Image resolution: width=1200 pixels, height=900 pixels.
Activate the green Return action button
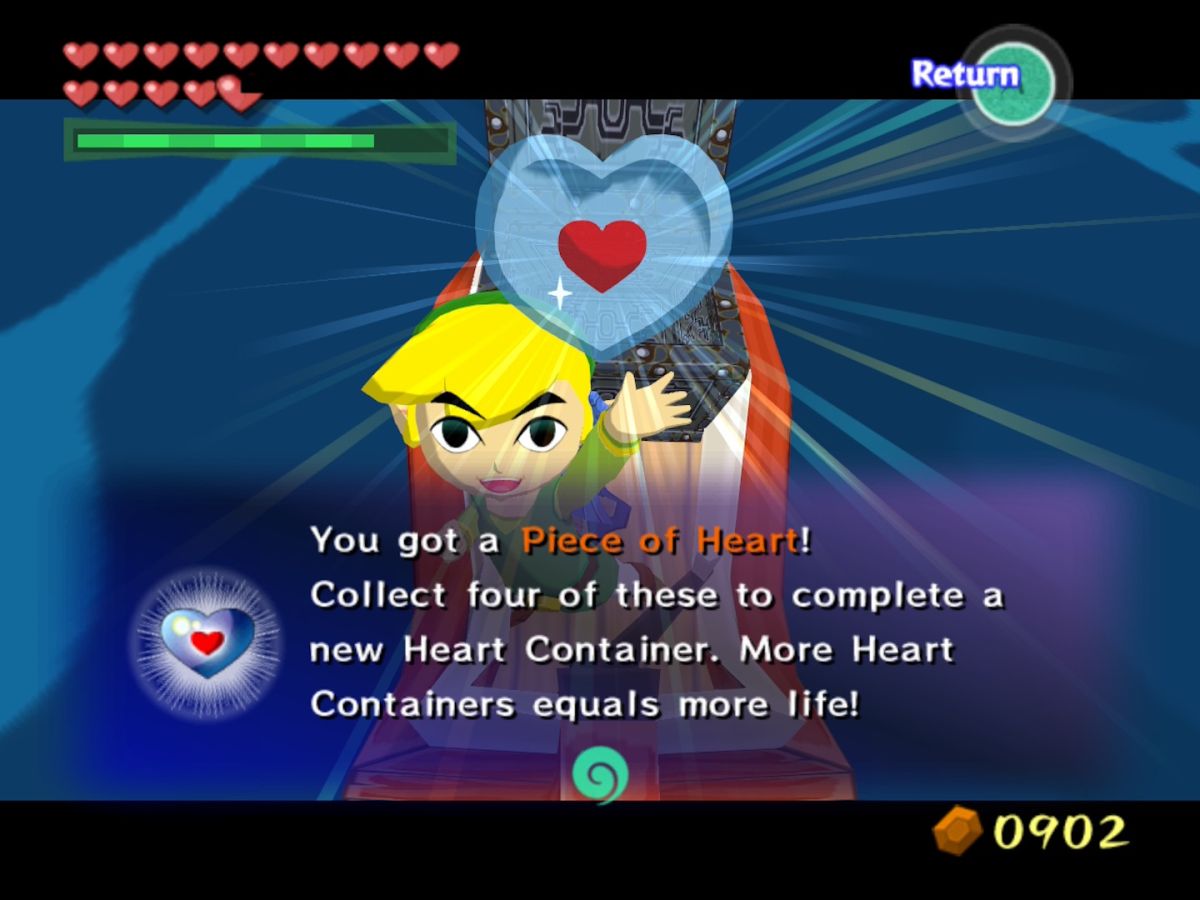tap(1012, 82)
